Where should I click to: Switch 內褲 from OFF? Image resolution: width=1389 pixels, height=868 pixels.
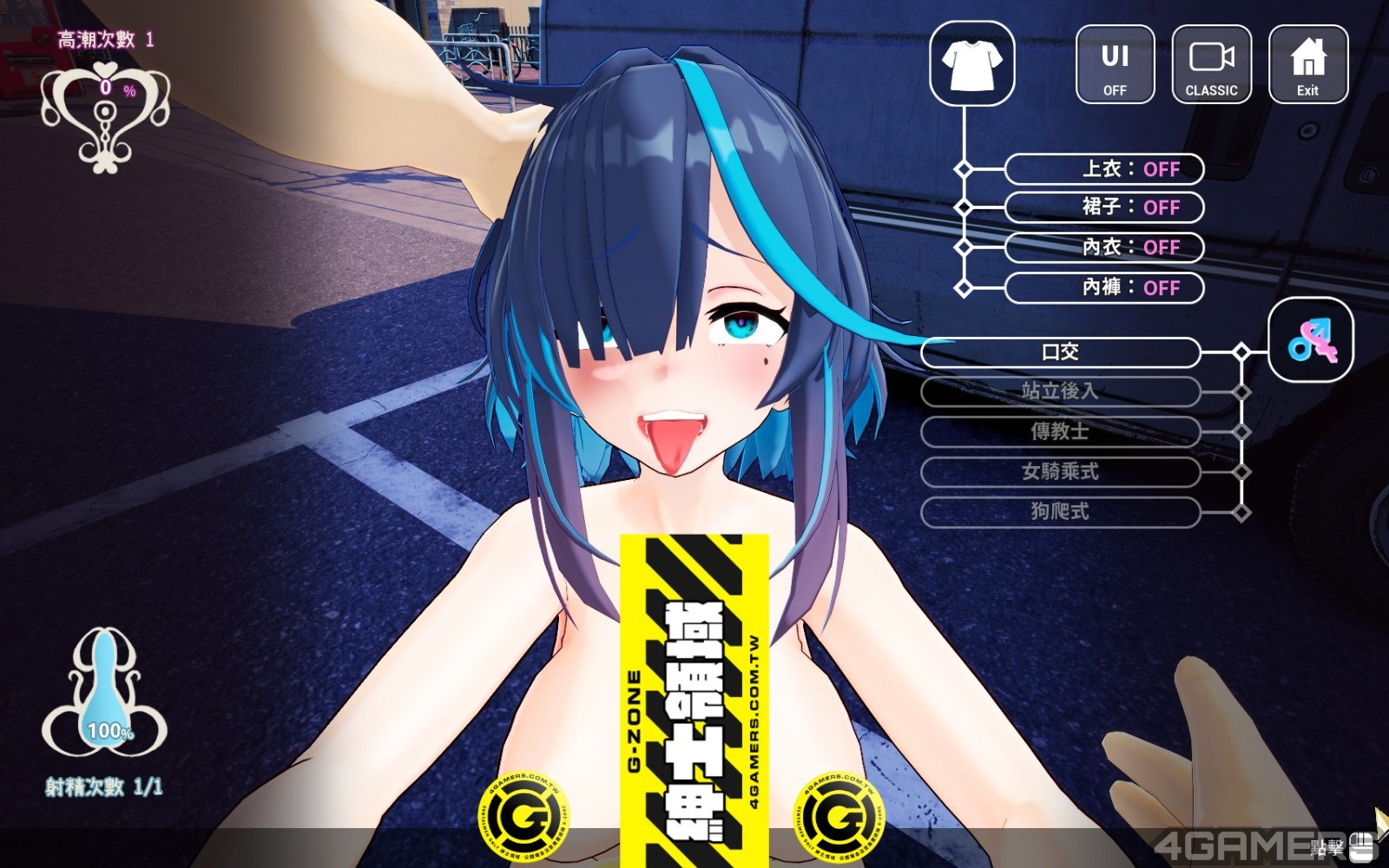1104,288
